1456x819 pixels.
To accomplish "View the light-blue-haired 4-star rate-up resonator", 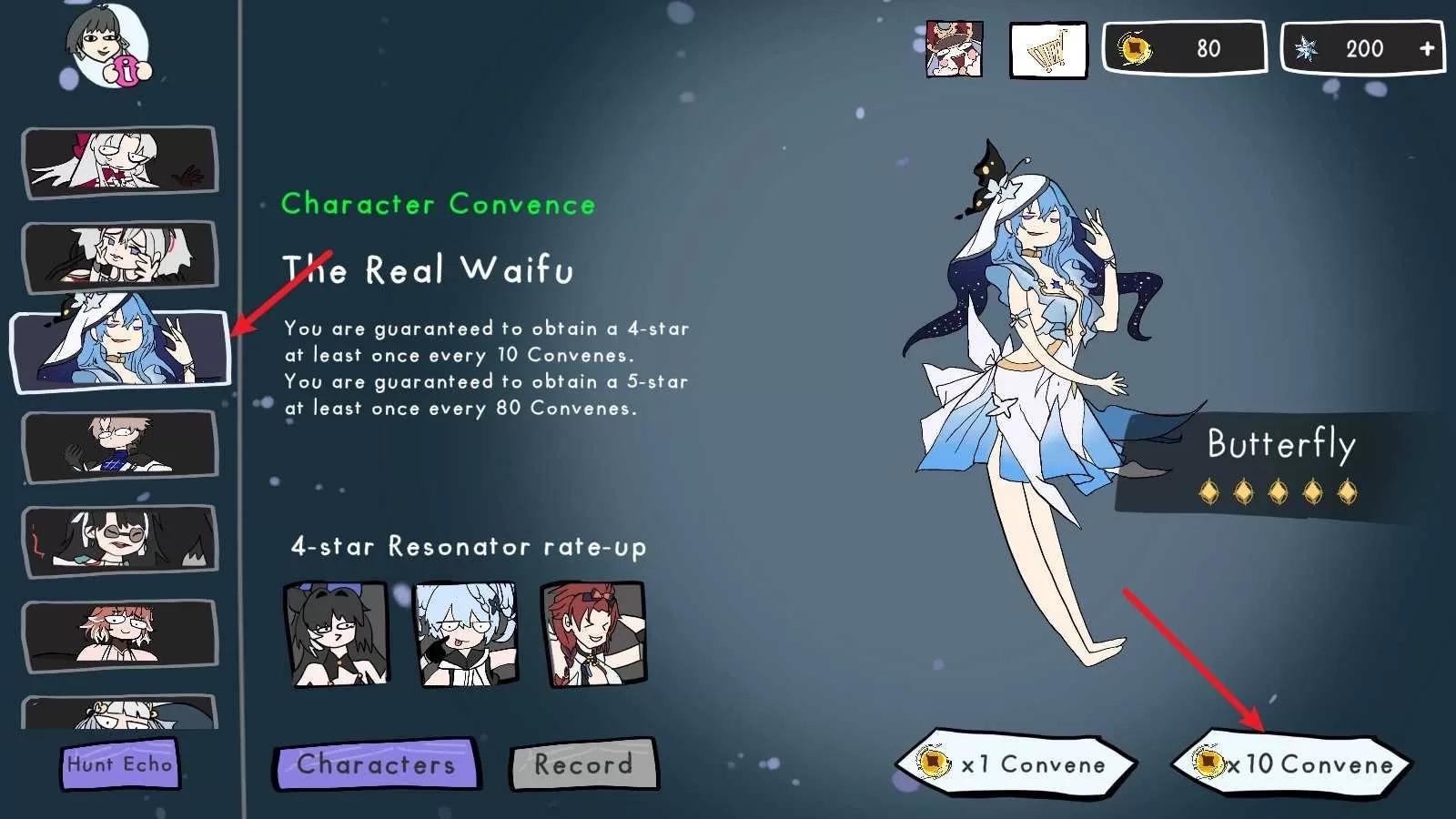I will click(466, 634).
